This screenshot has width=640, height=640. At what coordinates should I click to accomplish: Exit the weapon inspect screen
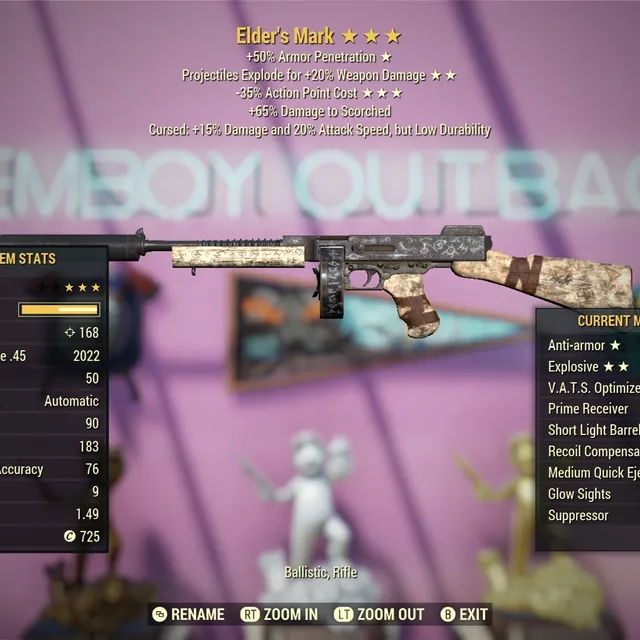(x=464, y=614)
